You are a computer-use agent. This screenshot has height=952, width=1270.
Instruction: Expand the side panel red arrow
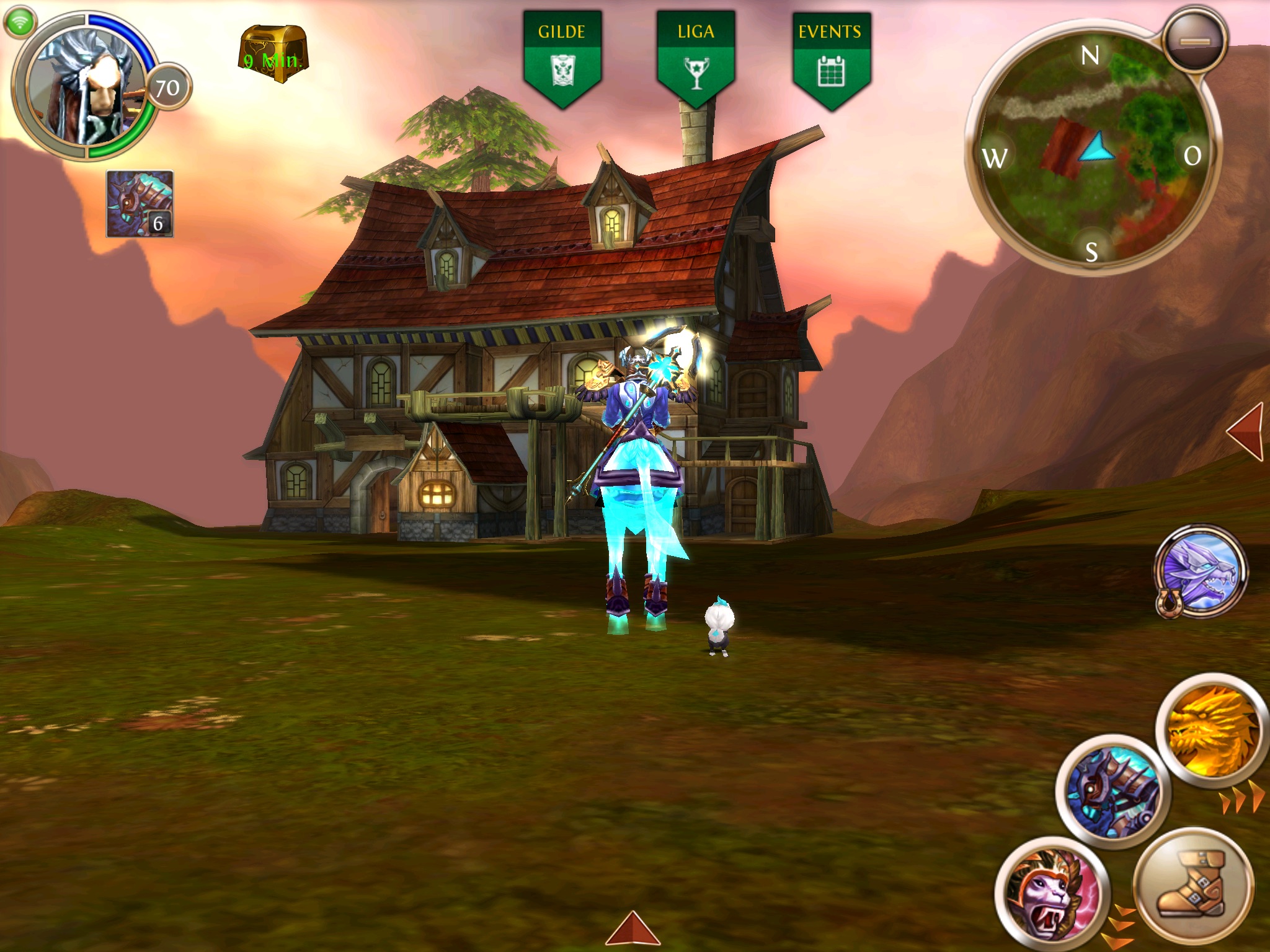point(1245,432)
